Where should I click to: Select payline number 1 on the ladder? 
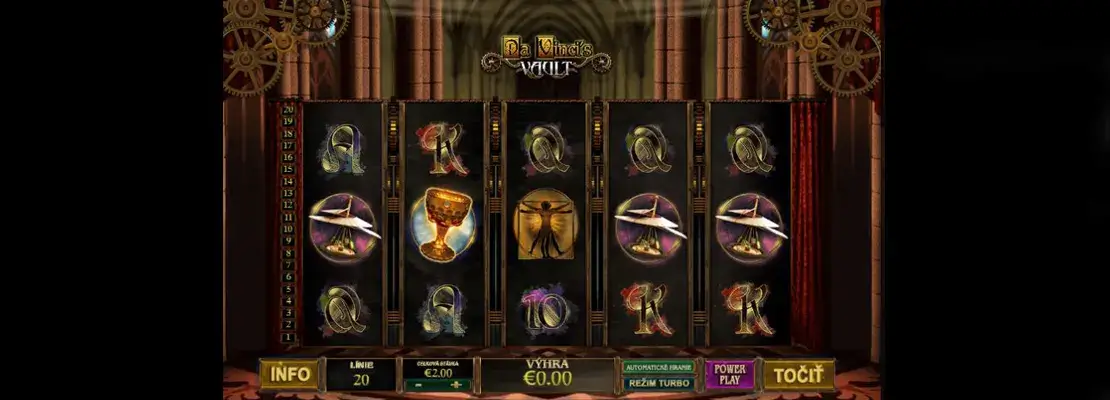[x=288, y=337]
